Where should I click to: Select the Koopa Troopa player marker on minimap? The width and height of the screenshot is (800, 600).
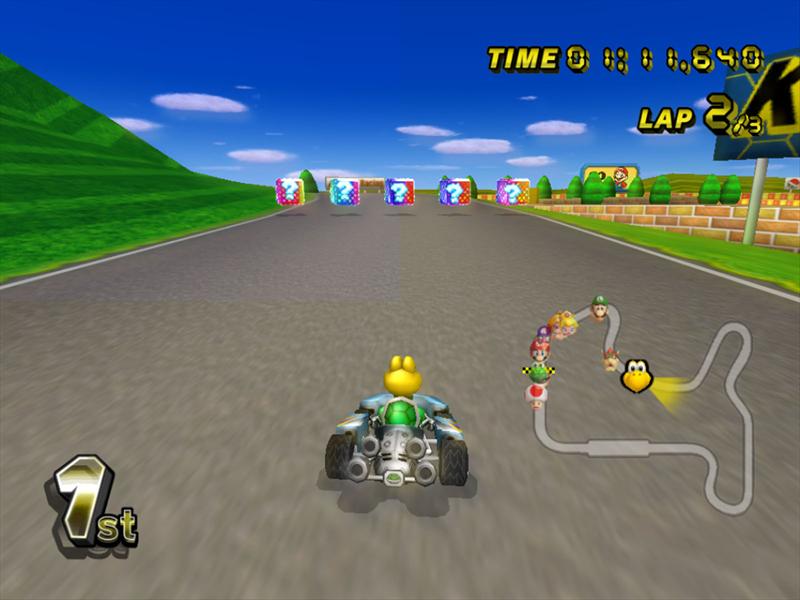636,376
